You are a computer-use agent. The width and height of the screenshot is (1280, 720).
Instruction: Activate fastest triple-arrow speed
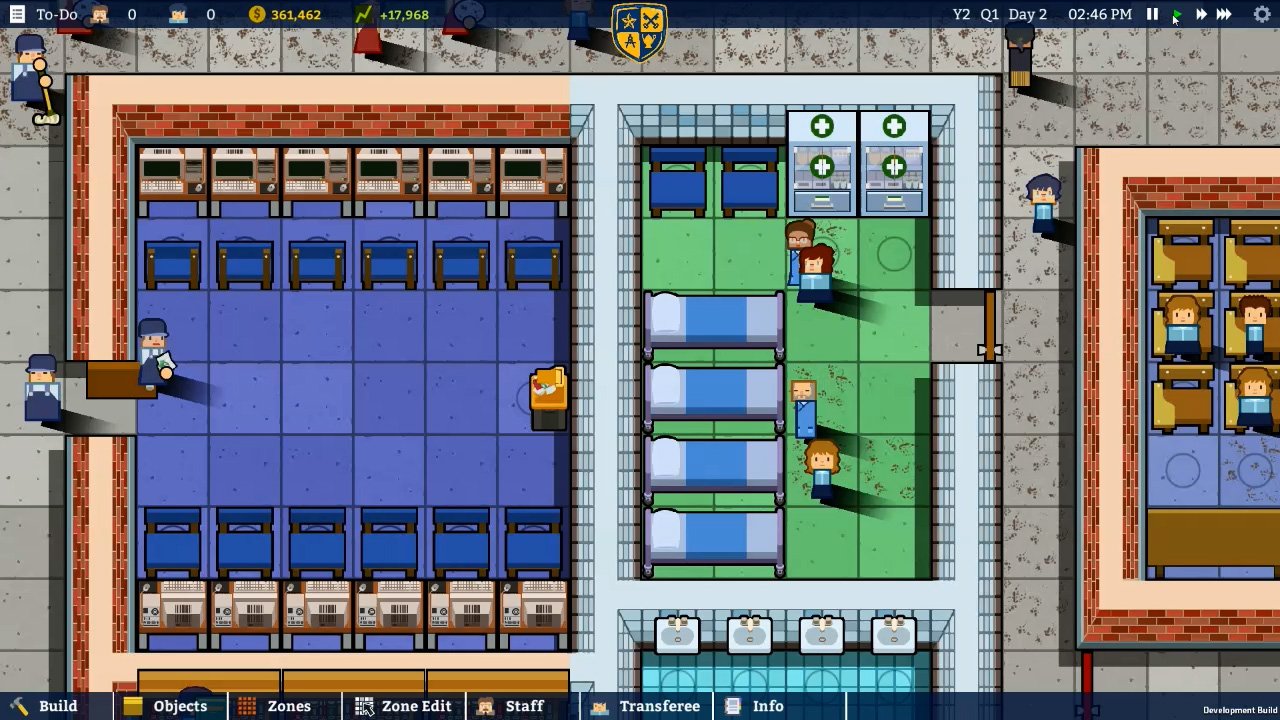tap(1226, 14)
